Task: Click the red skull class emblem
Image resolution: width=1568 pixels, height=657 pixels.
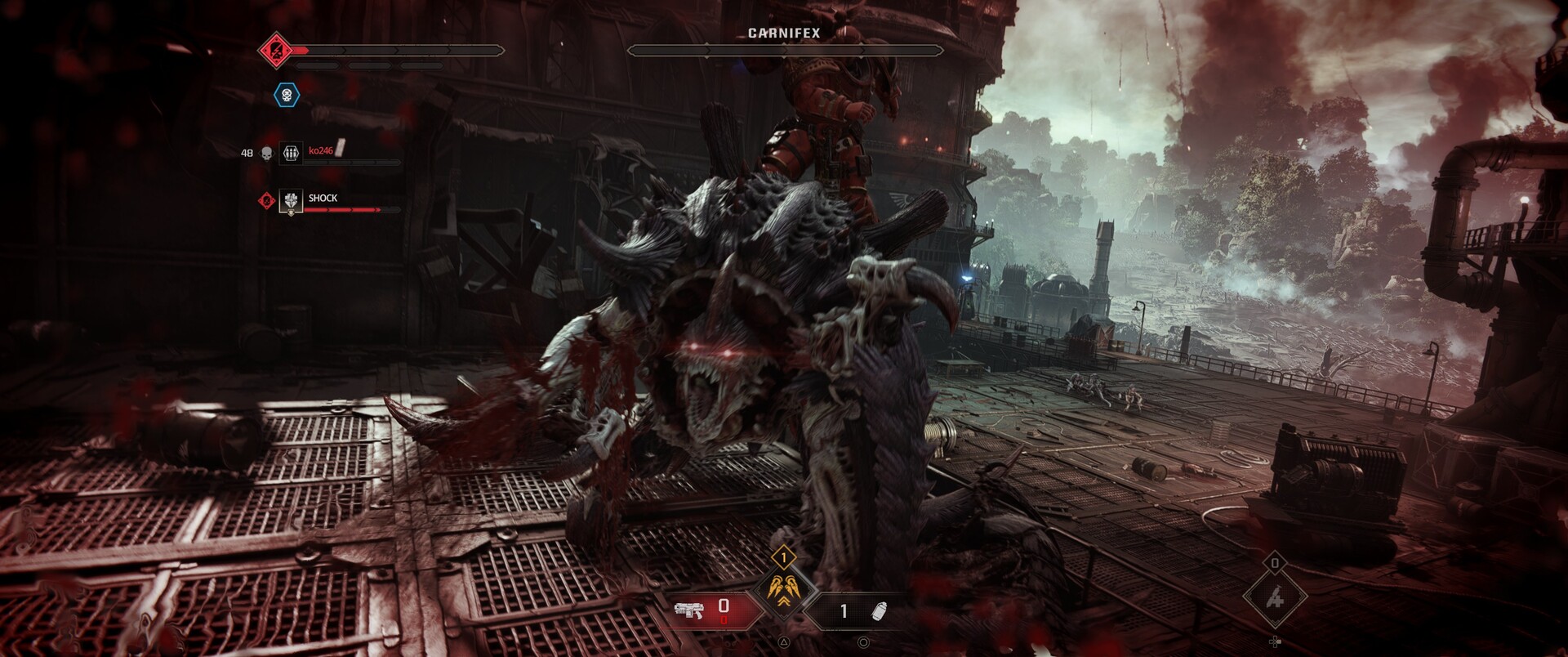Action: [276, 51]
